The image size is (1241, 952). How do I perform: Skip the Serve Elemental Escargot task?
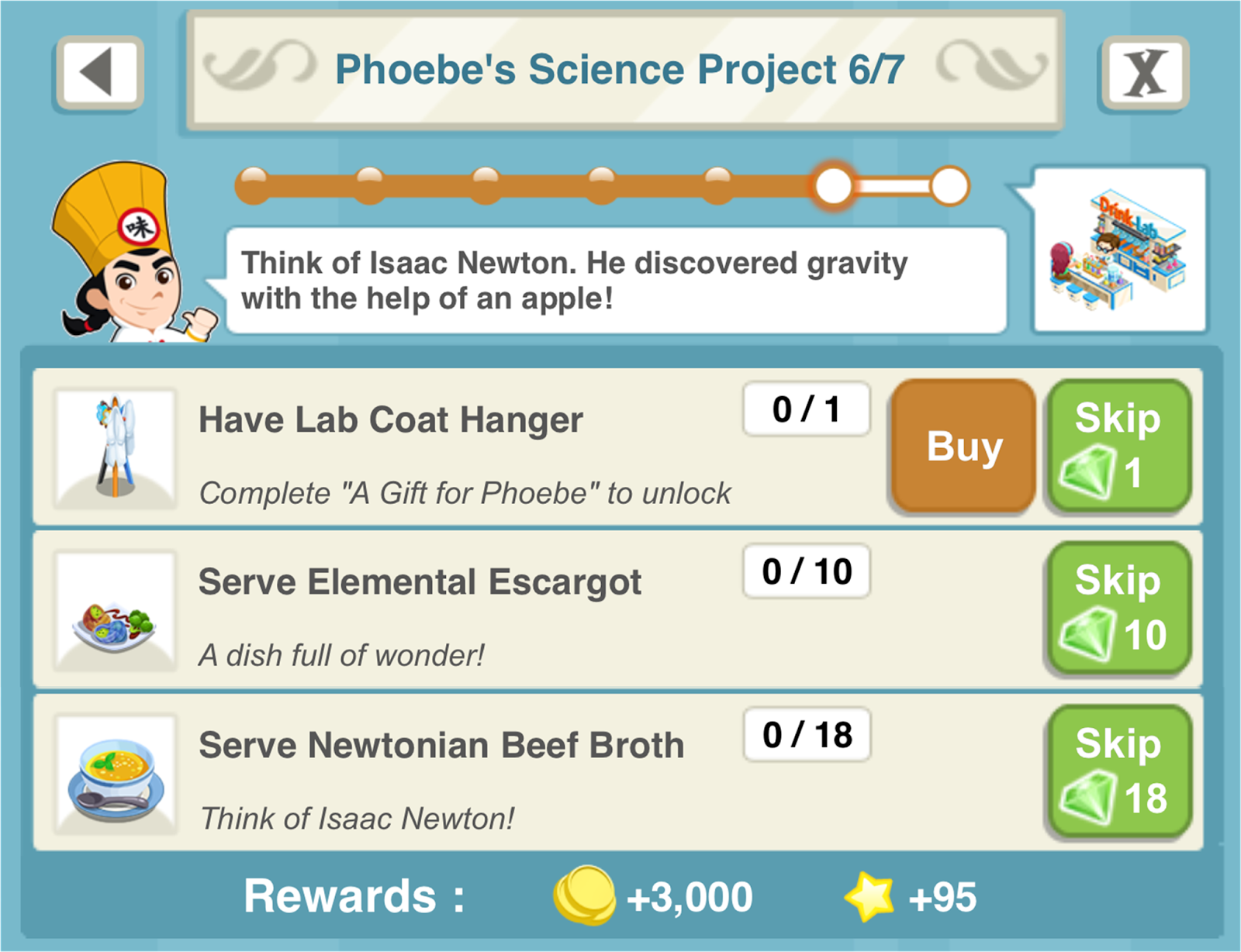click(1119, 609)
